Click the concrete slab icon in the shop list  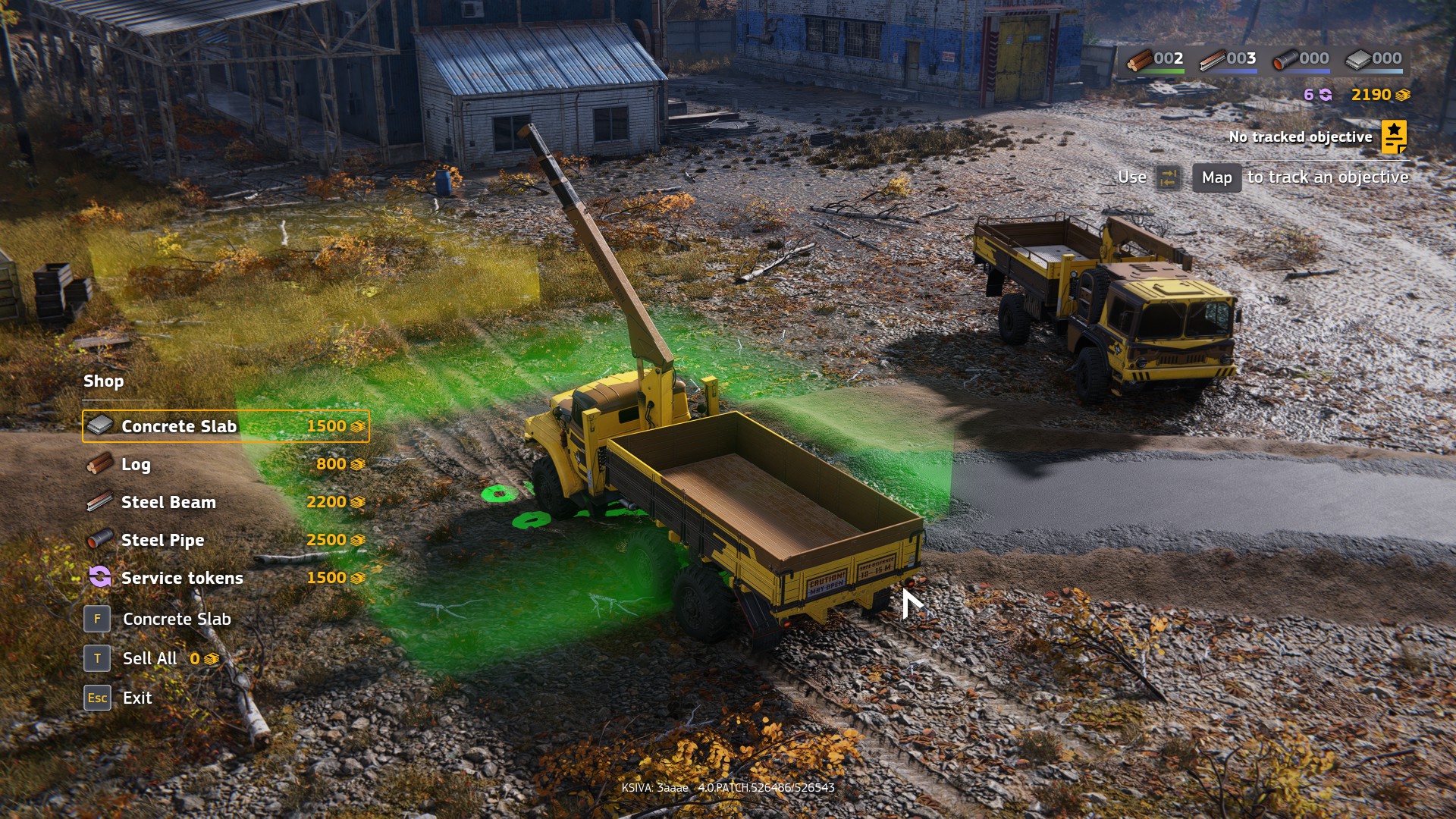[x=99, y=426]
